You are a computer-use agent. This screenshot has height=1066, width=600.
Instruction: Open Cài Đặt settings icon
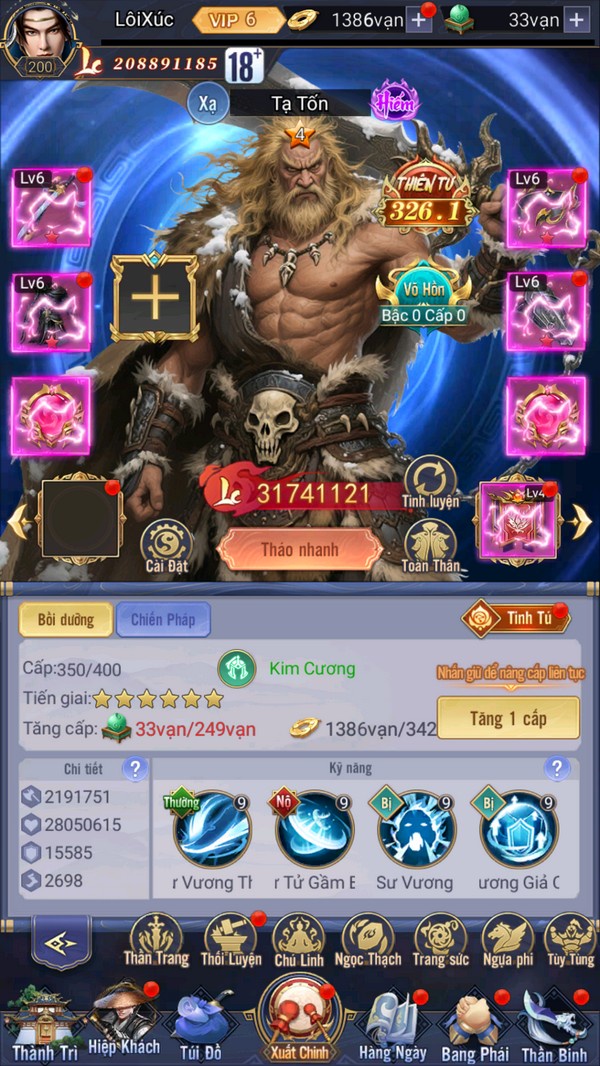coord(167,548)
